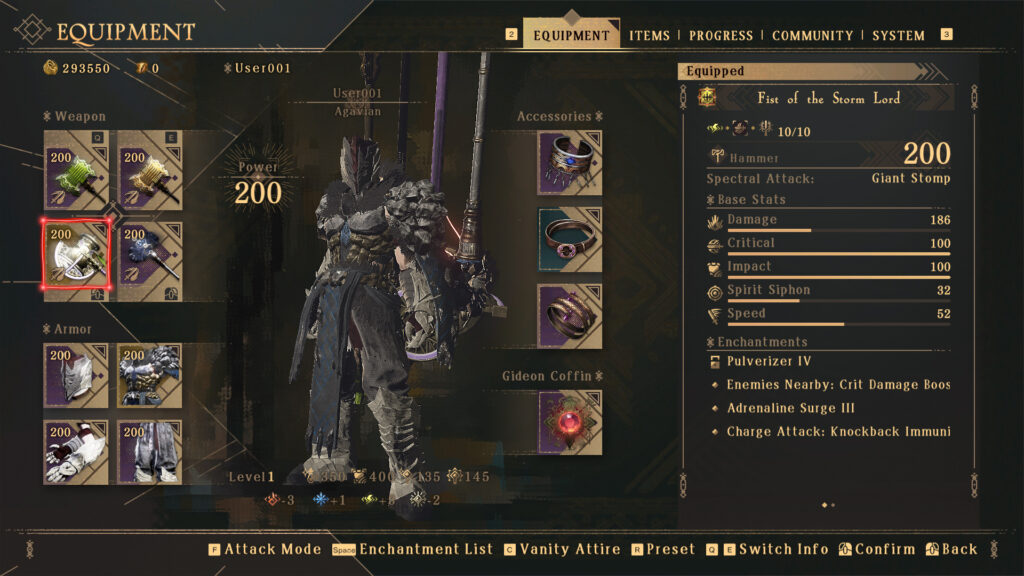The height and width of the screenshot is (576, 1024).
Task: Open the Gideon Coffin red gem slot
Action: (570, 422)
